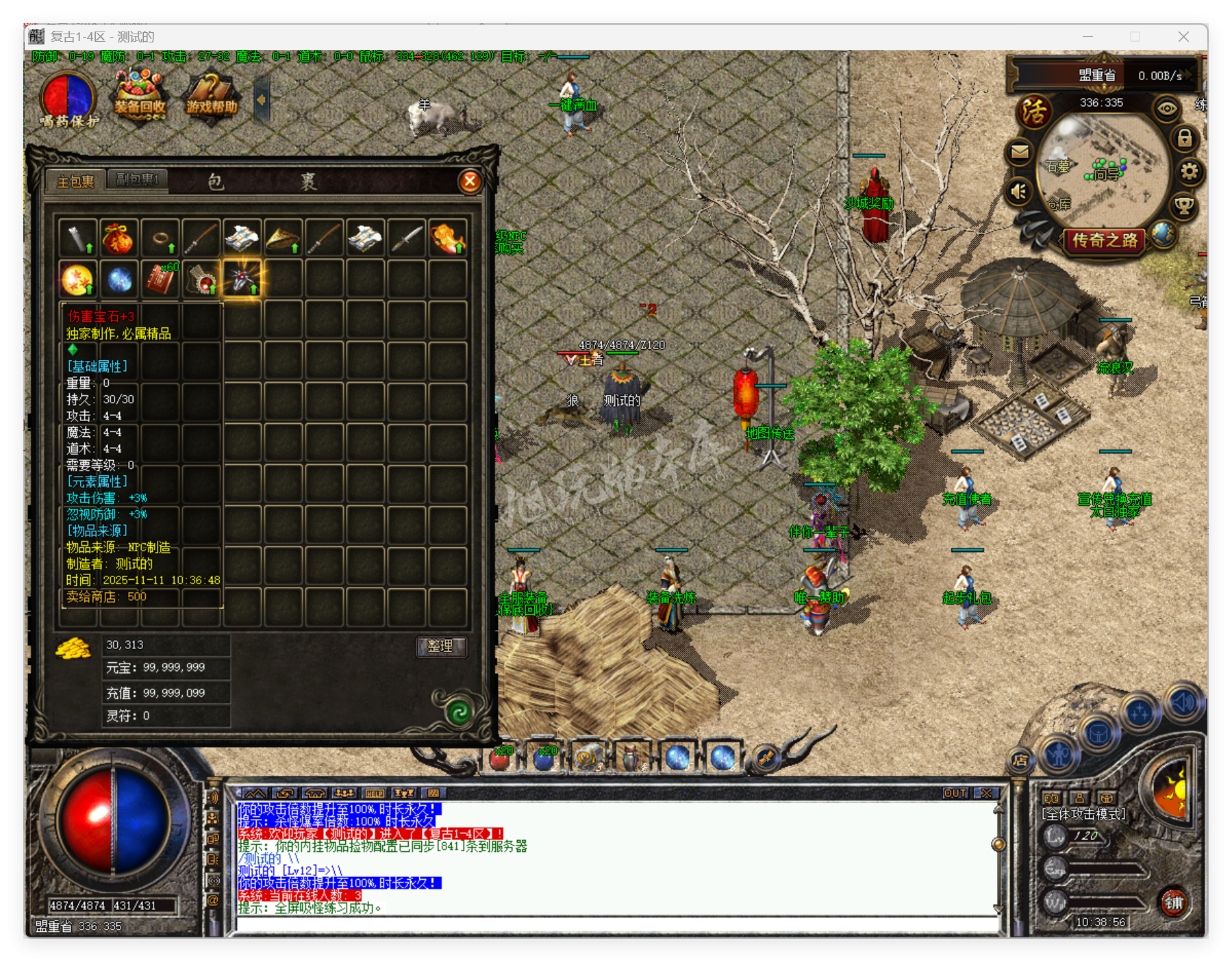Open 传奇之路 below the minimap

point(1104,241)
